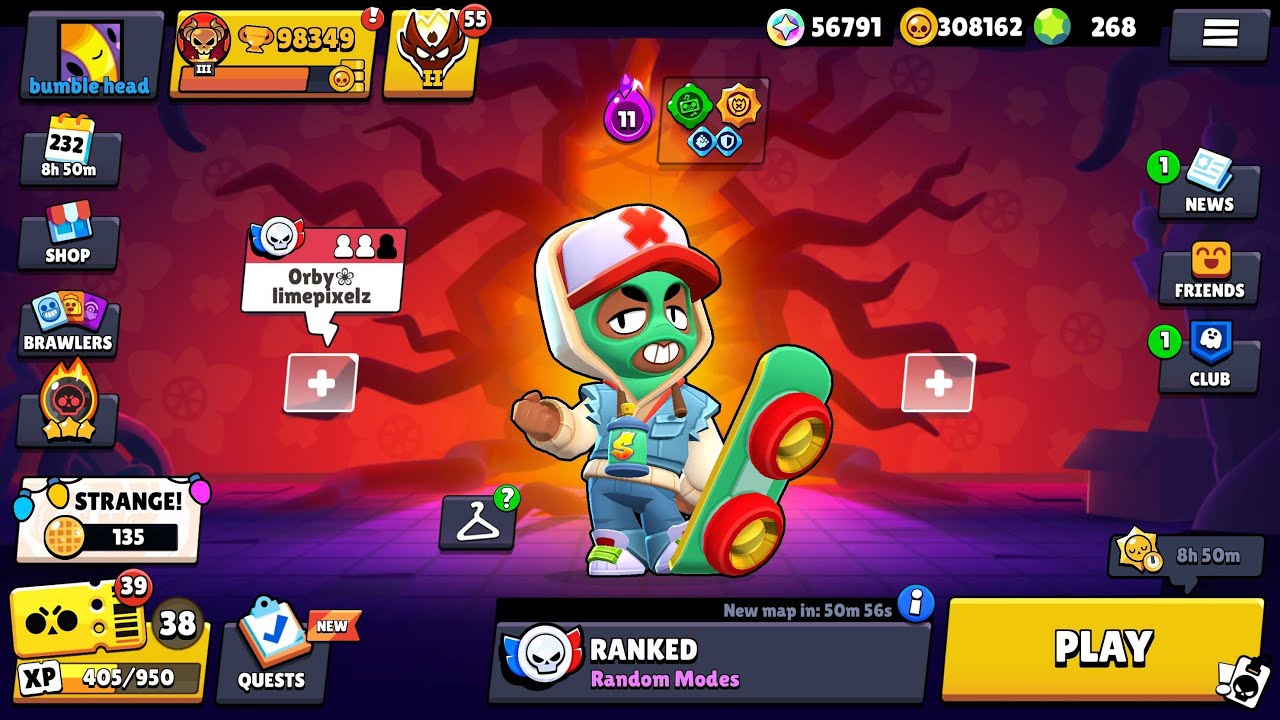Viewport: 1280px width, 720px height.
Task: Open the Orby limepixelz team invite bubble
Action: click(x=323, y=270)
